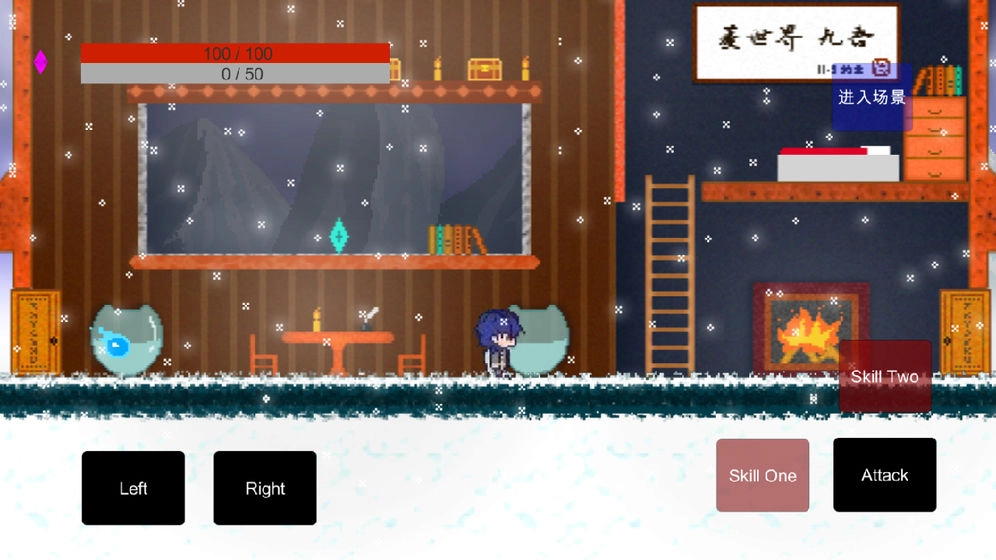Tap the Right movement button
This screenshot has height=560, width=996.
click(x=265, y=488)
